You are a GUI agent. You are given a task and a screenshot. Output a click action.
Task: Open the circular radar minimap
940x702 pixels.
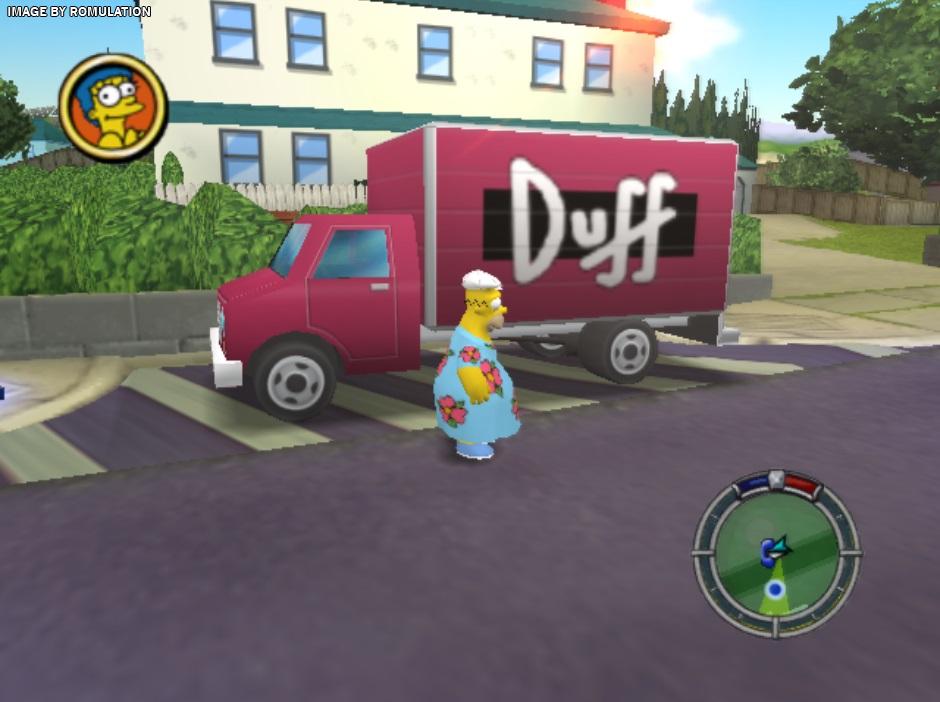click(x=776, y=555)
